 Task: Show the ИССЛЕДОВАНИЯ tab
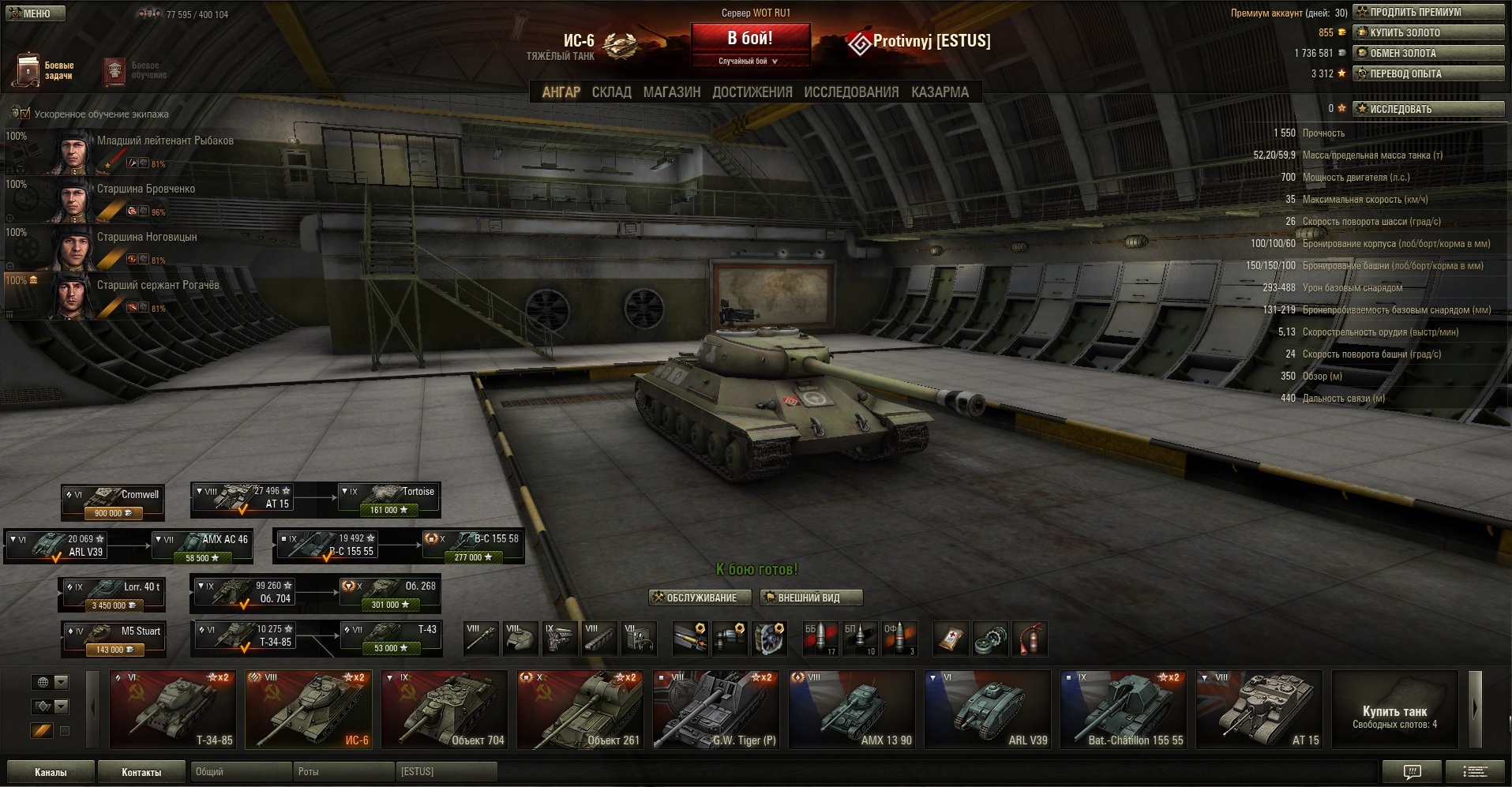click(851, 92)
